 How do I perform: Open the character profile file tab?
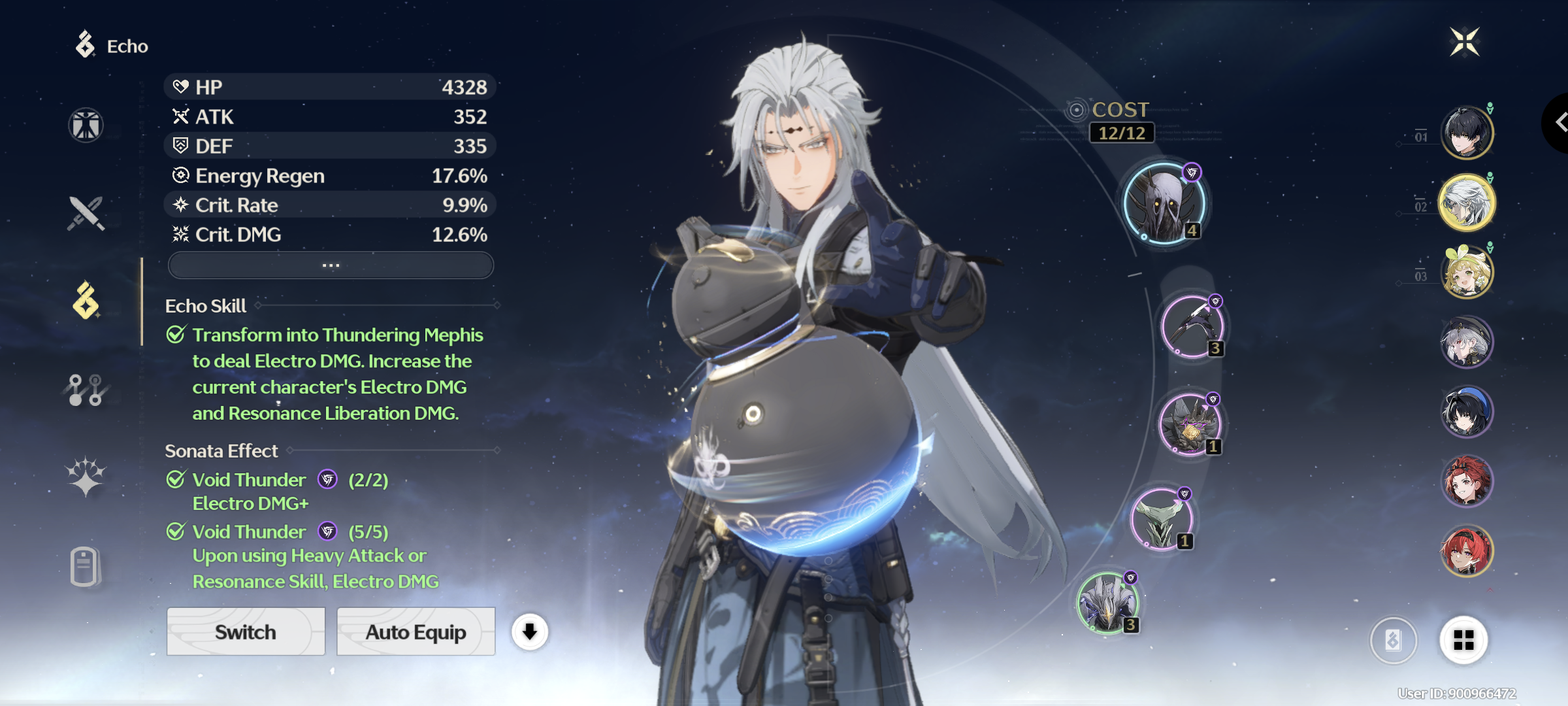tap(86, 566)
